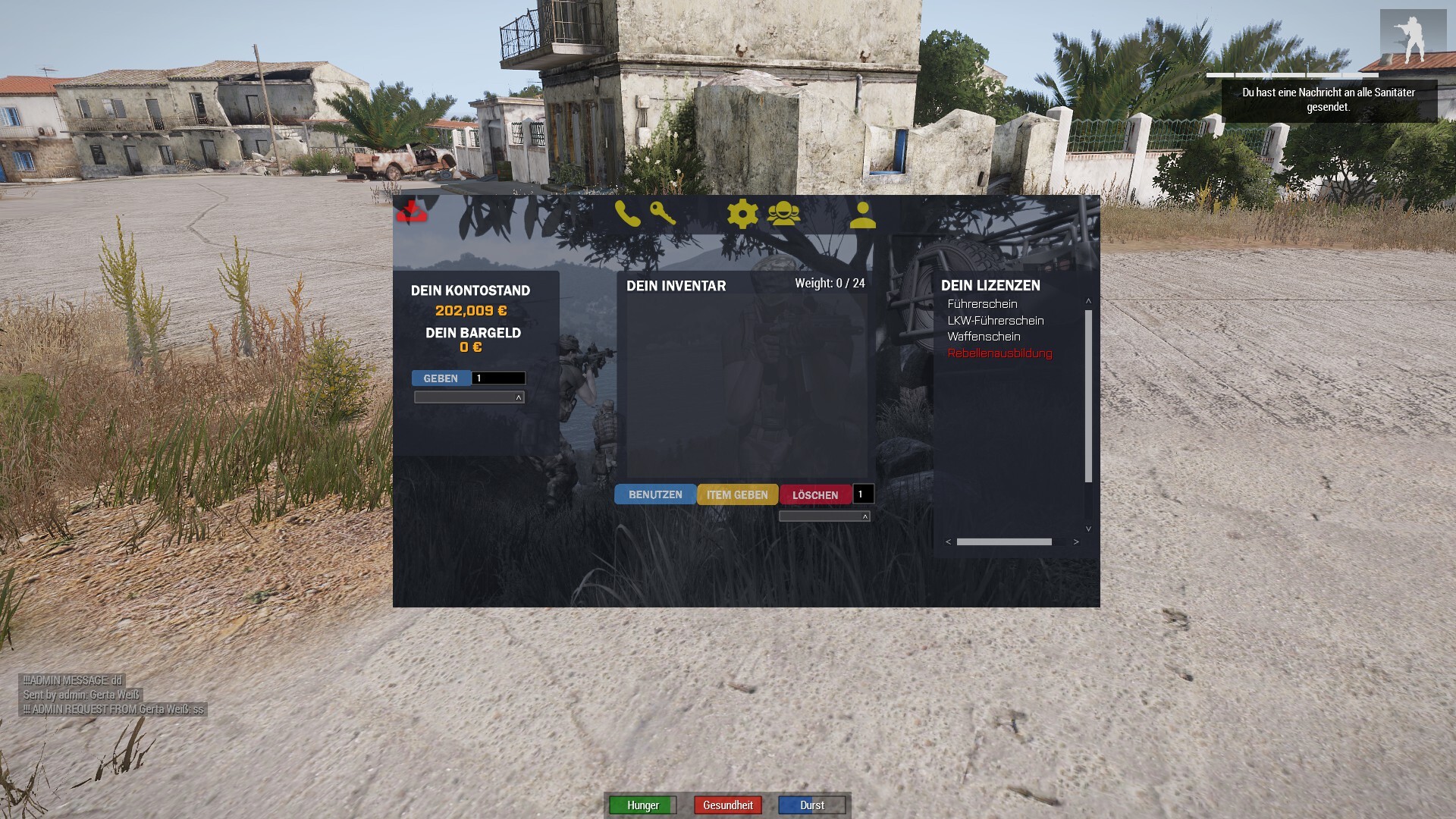Open the recipient dropdown below LÖSCHEN

[824, 516]
